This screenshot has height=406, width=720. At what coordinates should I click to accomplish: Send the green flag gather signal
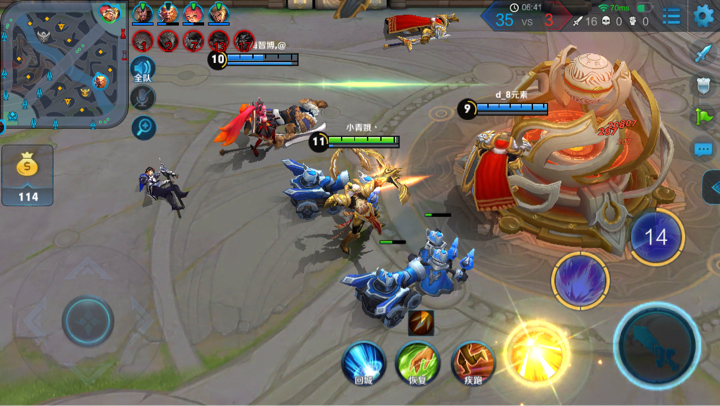(704, 117)
